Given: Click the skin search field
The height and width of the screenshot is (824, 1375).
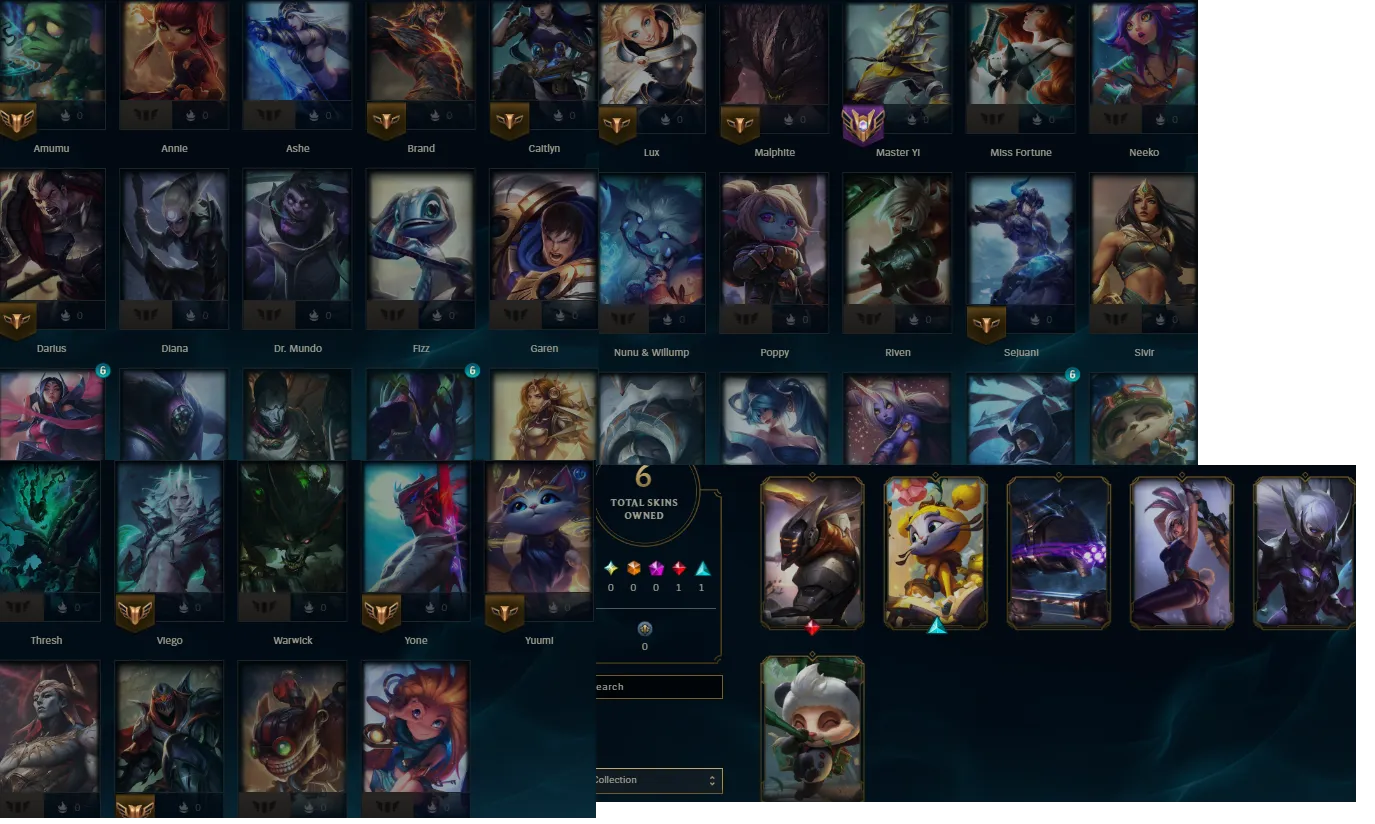Looking at the screenshot, I should 660,687.
